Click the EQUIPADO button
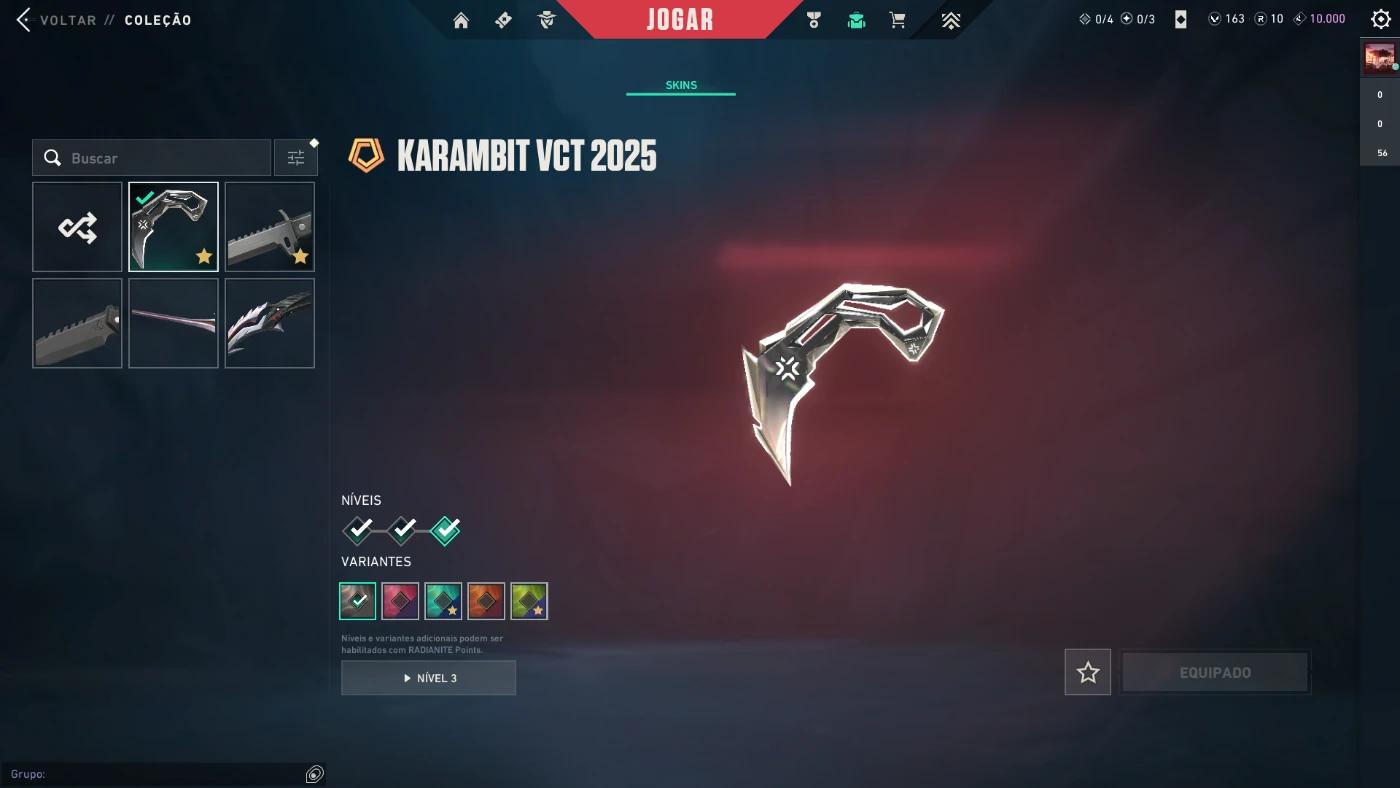The image size is (1400, 788). pos(1215,673)
